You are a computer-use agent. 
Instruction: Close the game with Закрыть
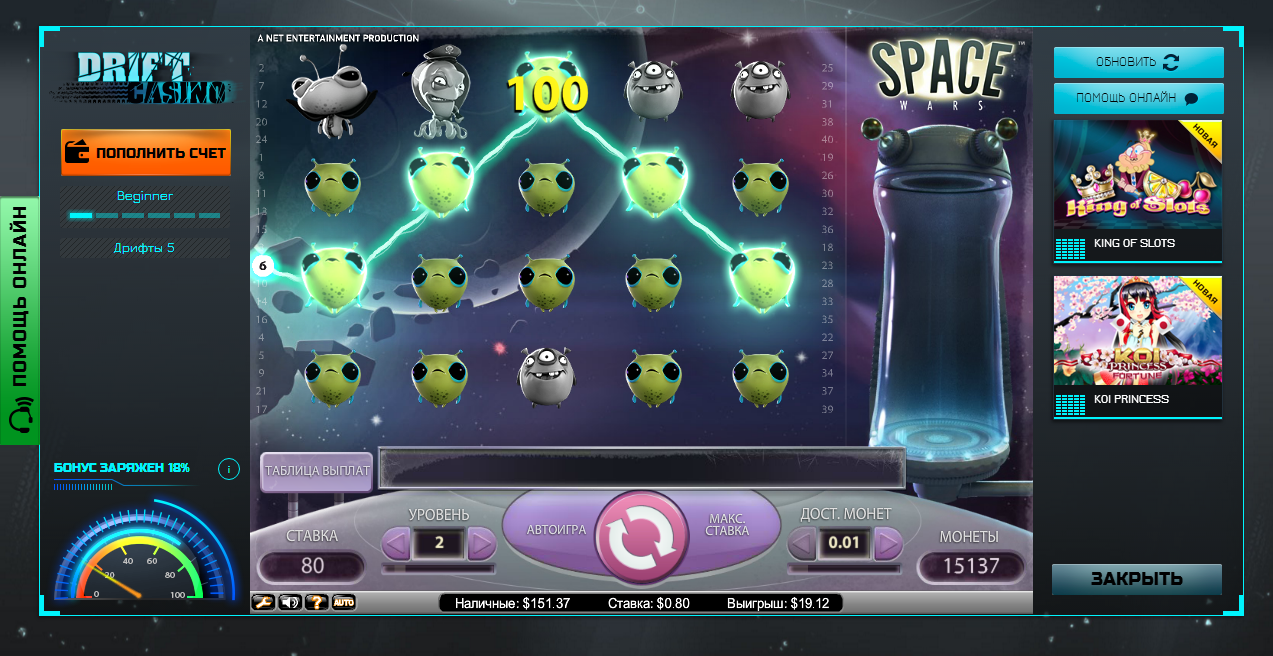pos(1136,579)
